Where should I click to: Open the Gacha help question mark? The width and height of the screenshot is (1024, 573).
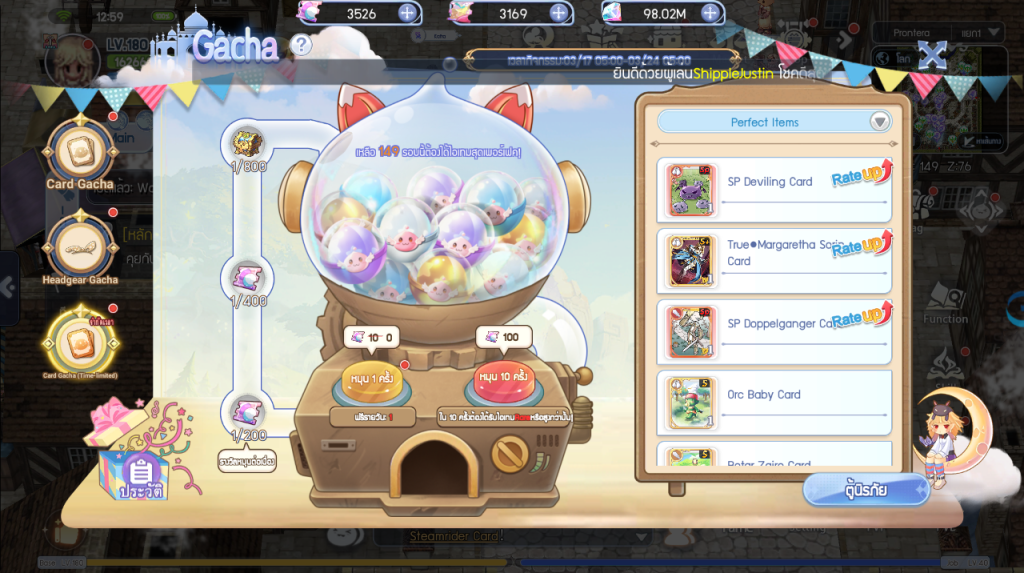(x=301, y=45)
